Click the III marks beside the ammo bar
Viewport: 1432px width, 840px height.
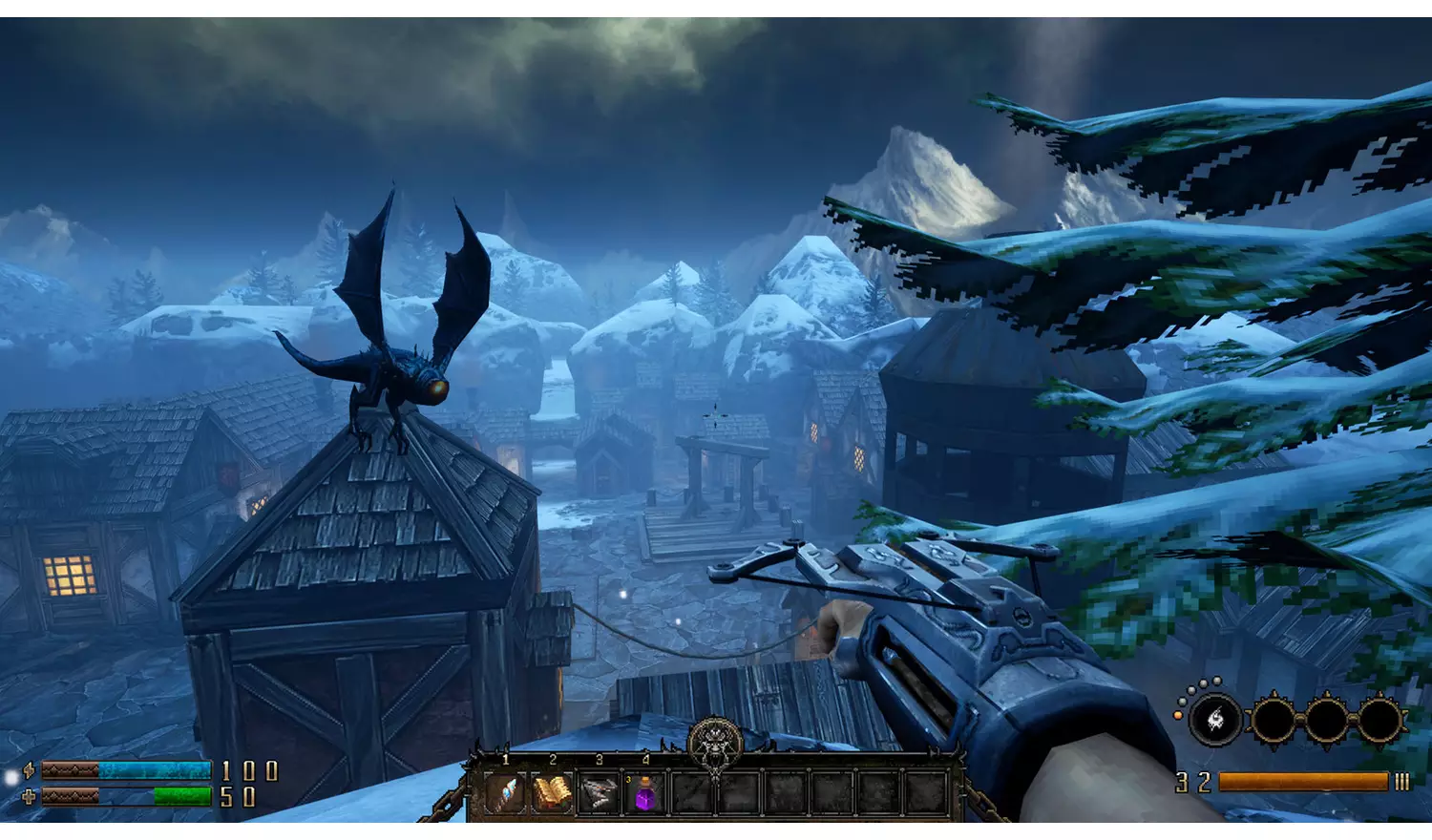[1401, 780]
